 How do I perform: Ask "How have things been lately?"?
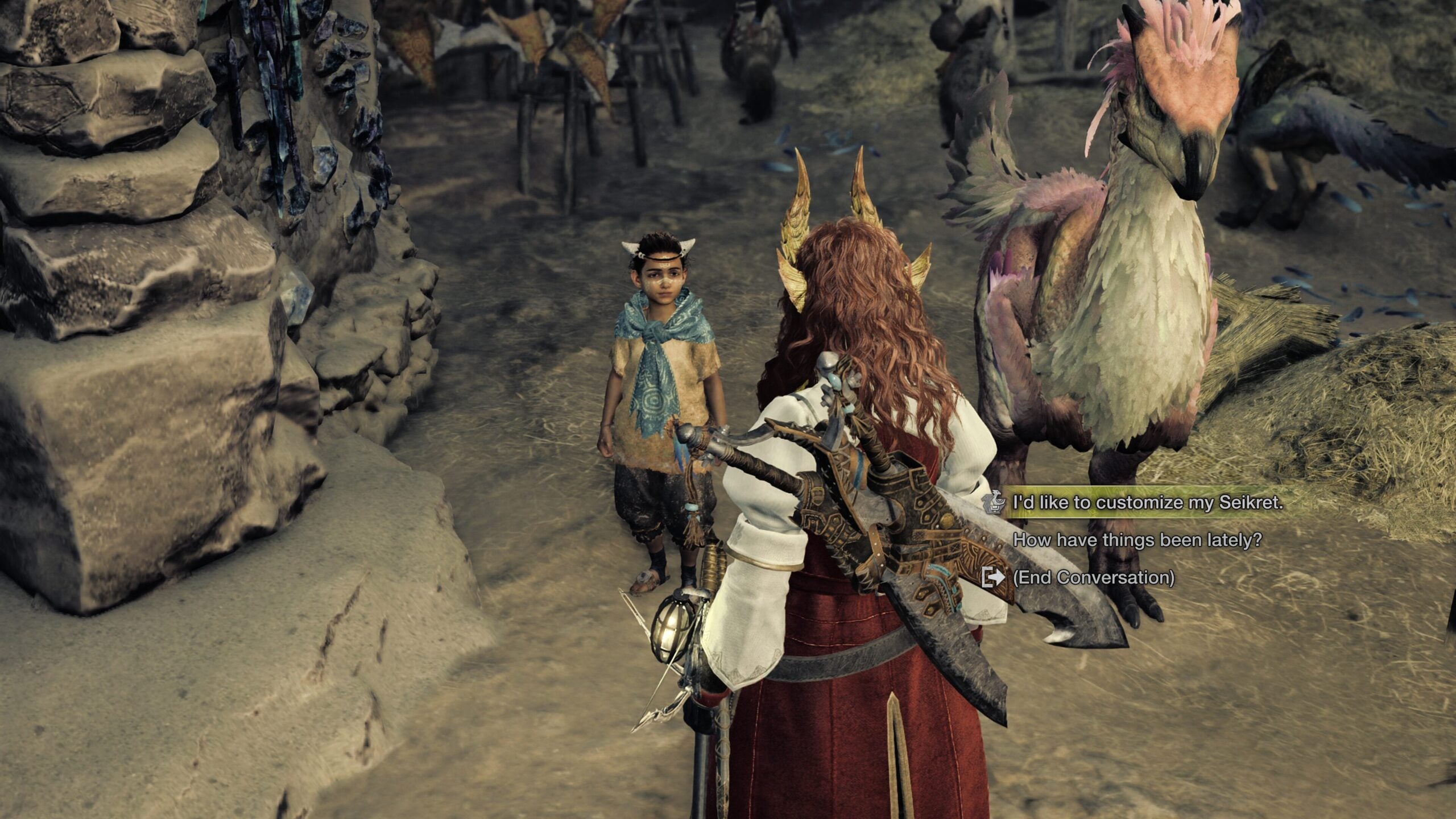pyautogui.click(x=1137, y=540)
